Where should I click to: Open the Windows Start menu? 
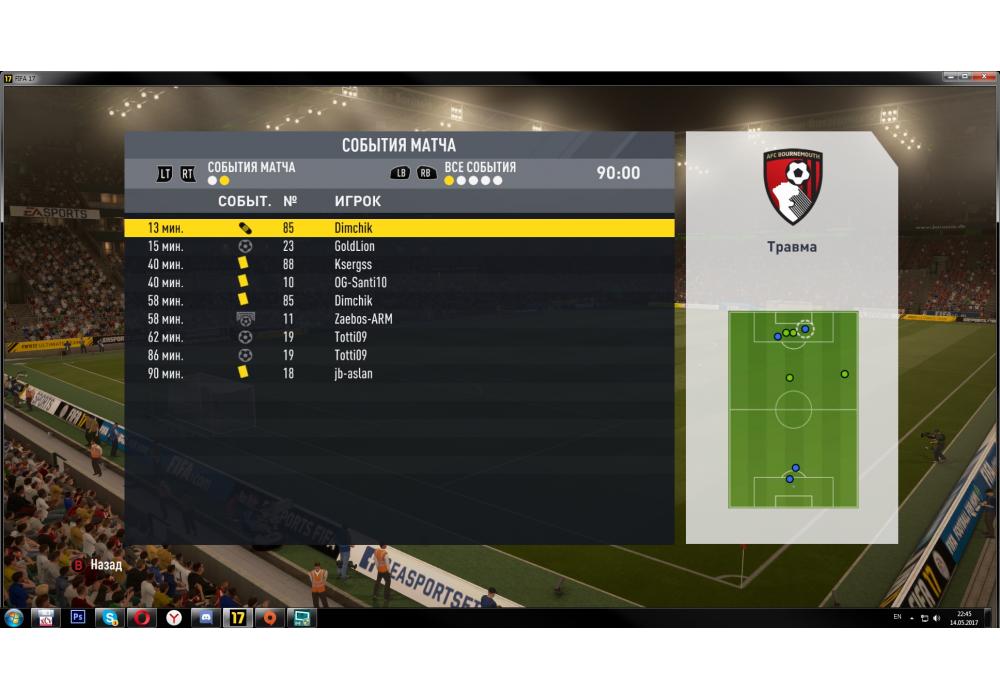click(x=14, y=618)
